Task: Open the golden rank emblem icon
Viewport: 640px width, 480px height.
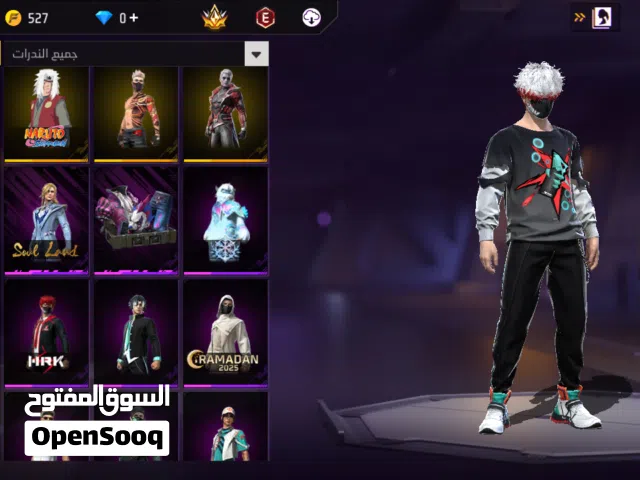Action: 215,17
